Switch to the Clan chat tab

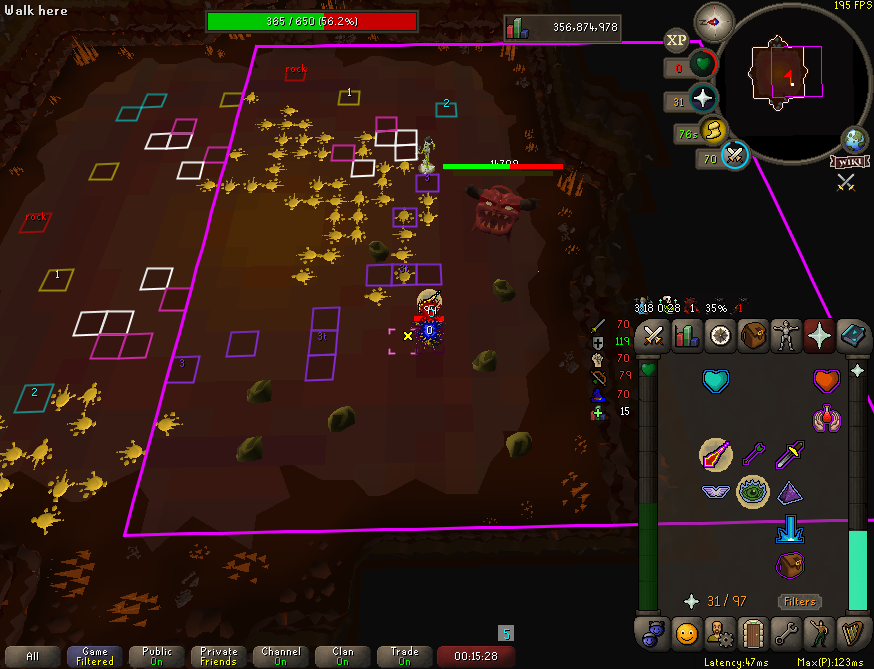(x=342, y=656)
